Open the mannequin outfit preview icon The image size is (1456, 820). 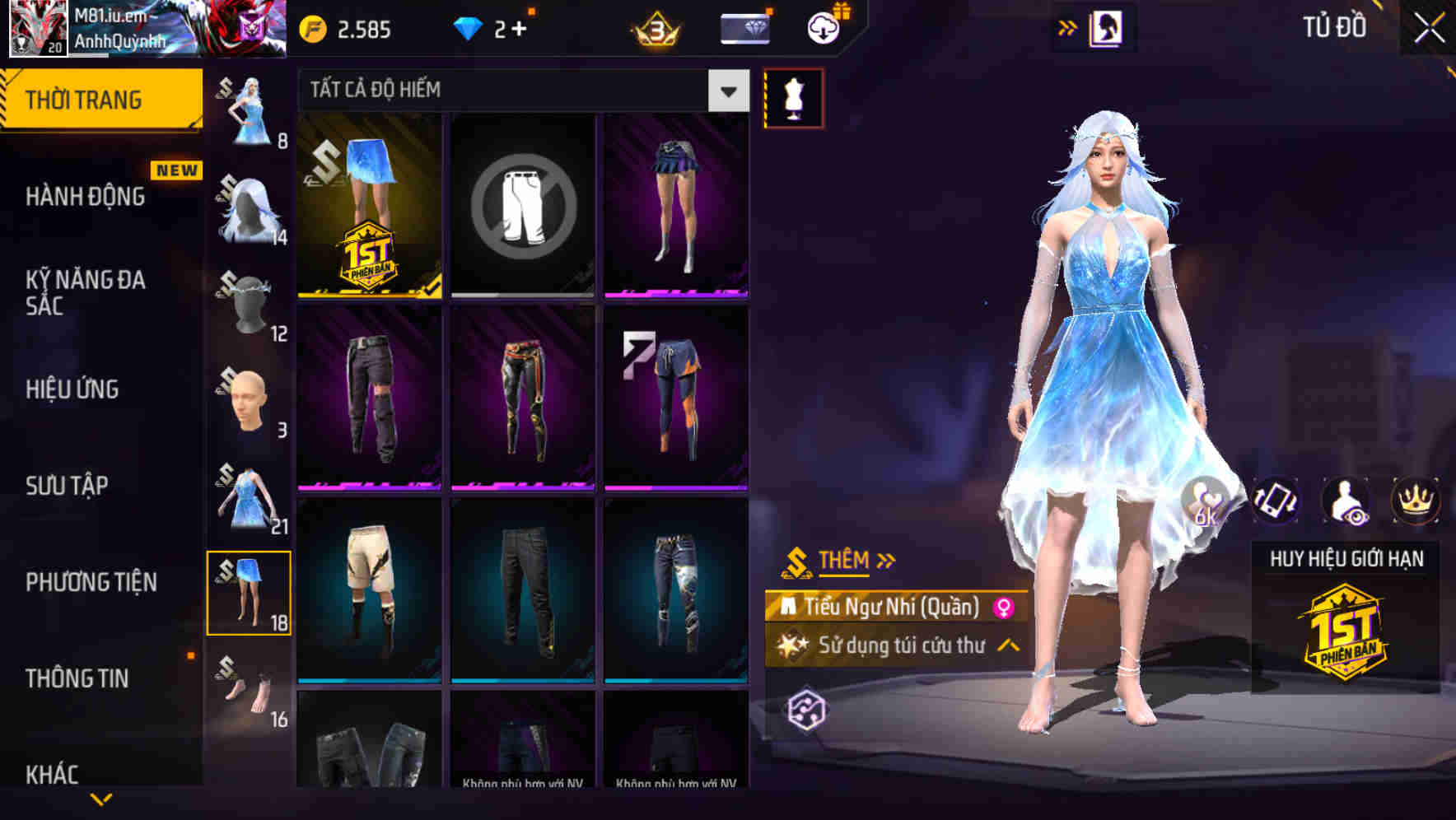pos(793,97)
